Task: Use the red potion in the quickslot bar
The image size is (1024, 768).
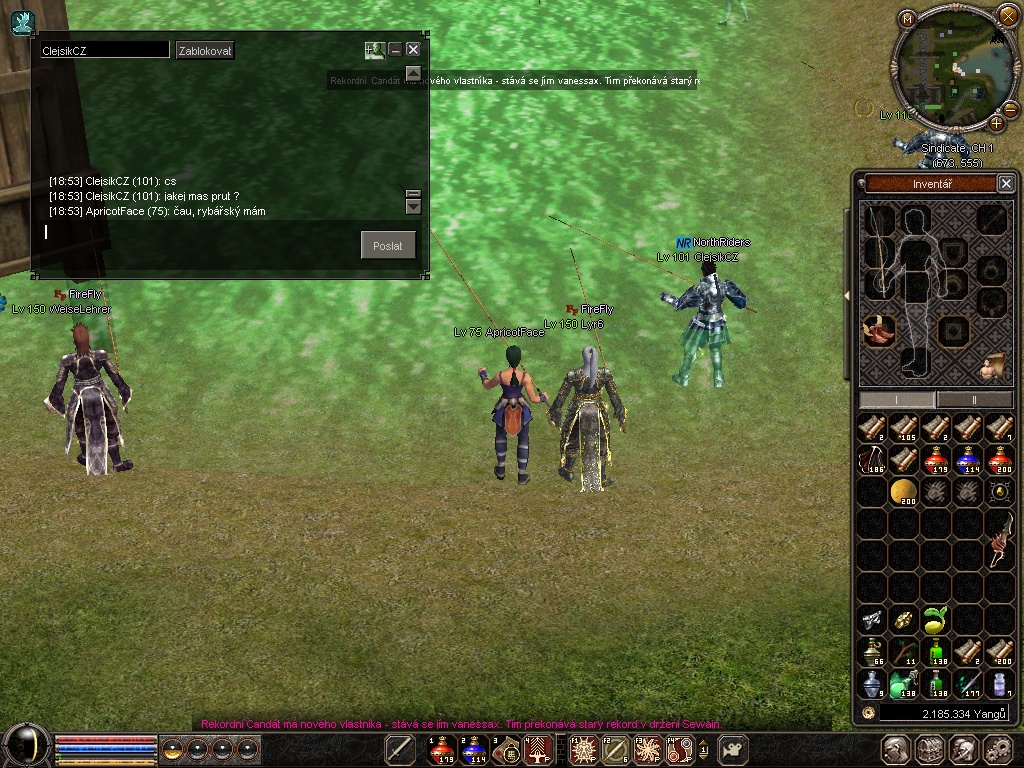Action: [442, 748]
